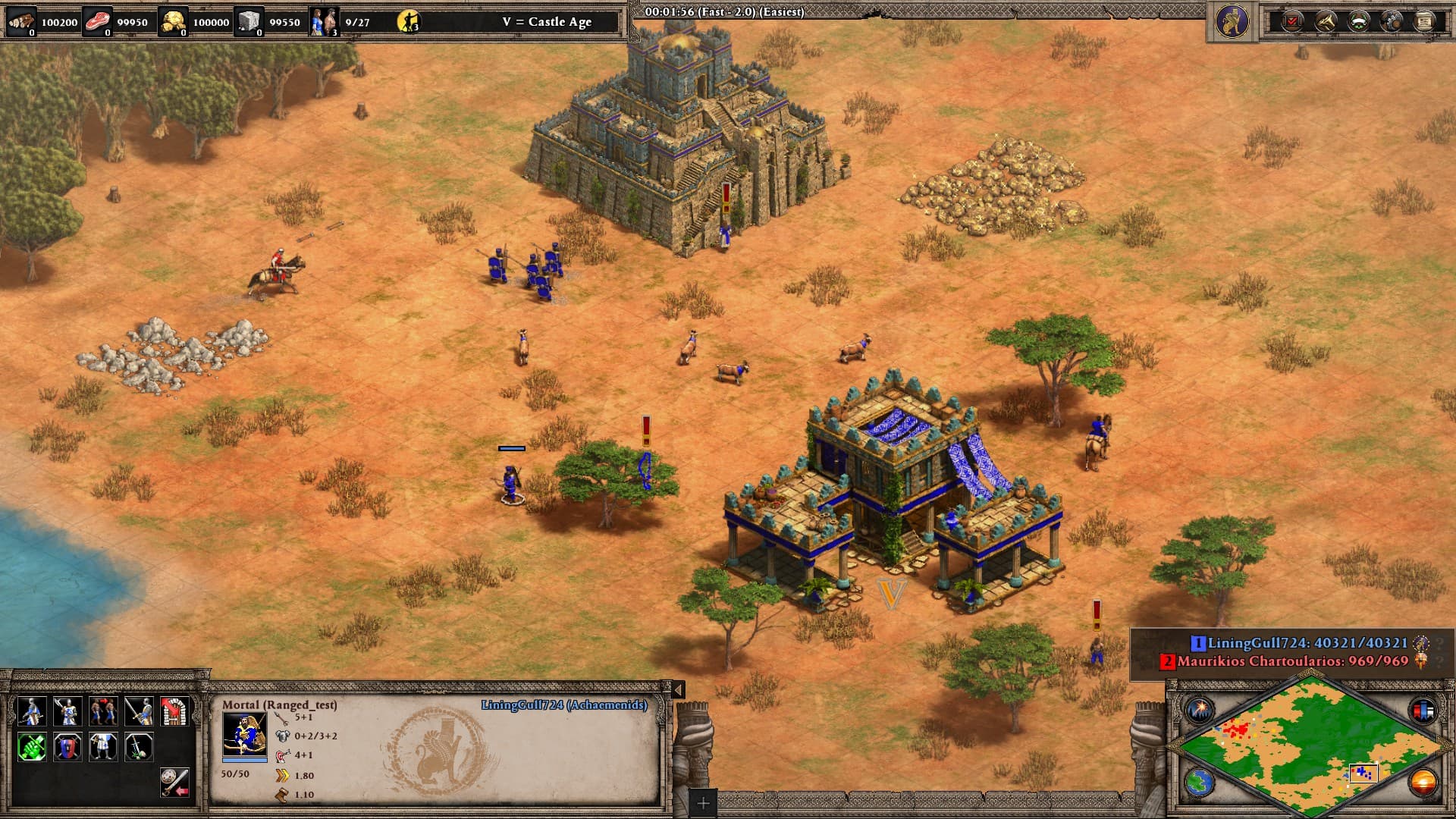Toggle the minimap colored banners button
The height and width of the screenshot is (819, 1456).
(1422, 711)
